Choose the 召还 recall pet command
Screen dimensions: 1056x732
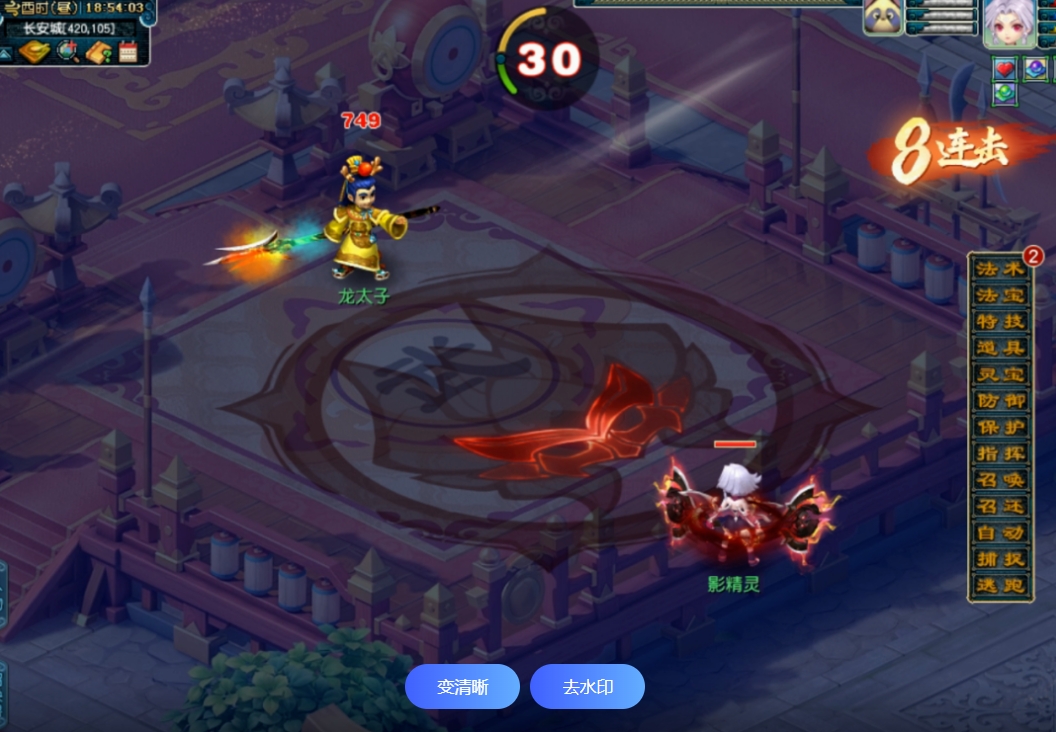point(1000,506)
